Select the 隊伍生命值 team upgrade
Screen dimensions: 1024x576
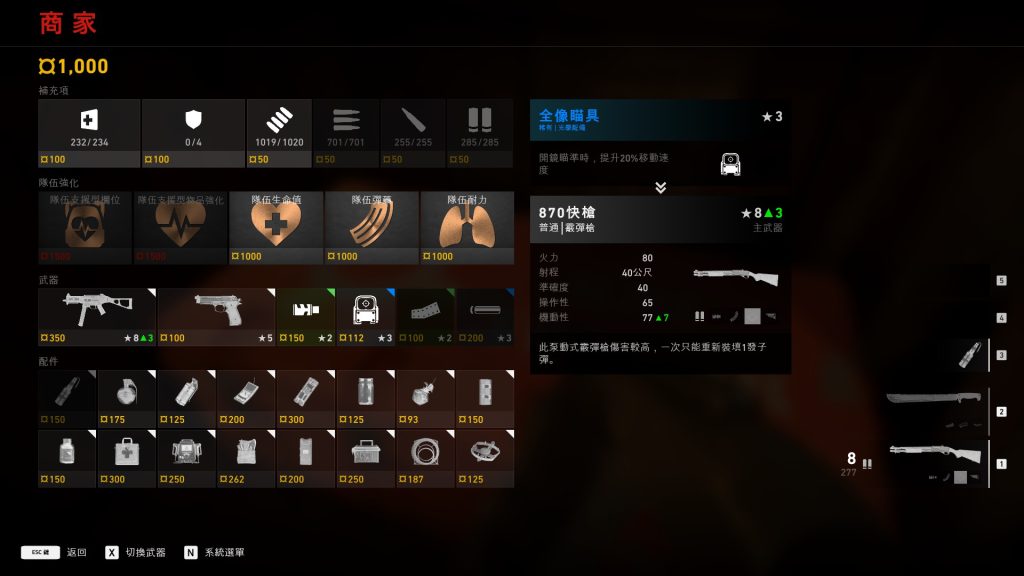(276, 227)
